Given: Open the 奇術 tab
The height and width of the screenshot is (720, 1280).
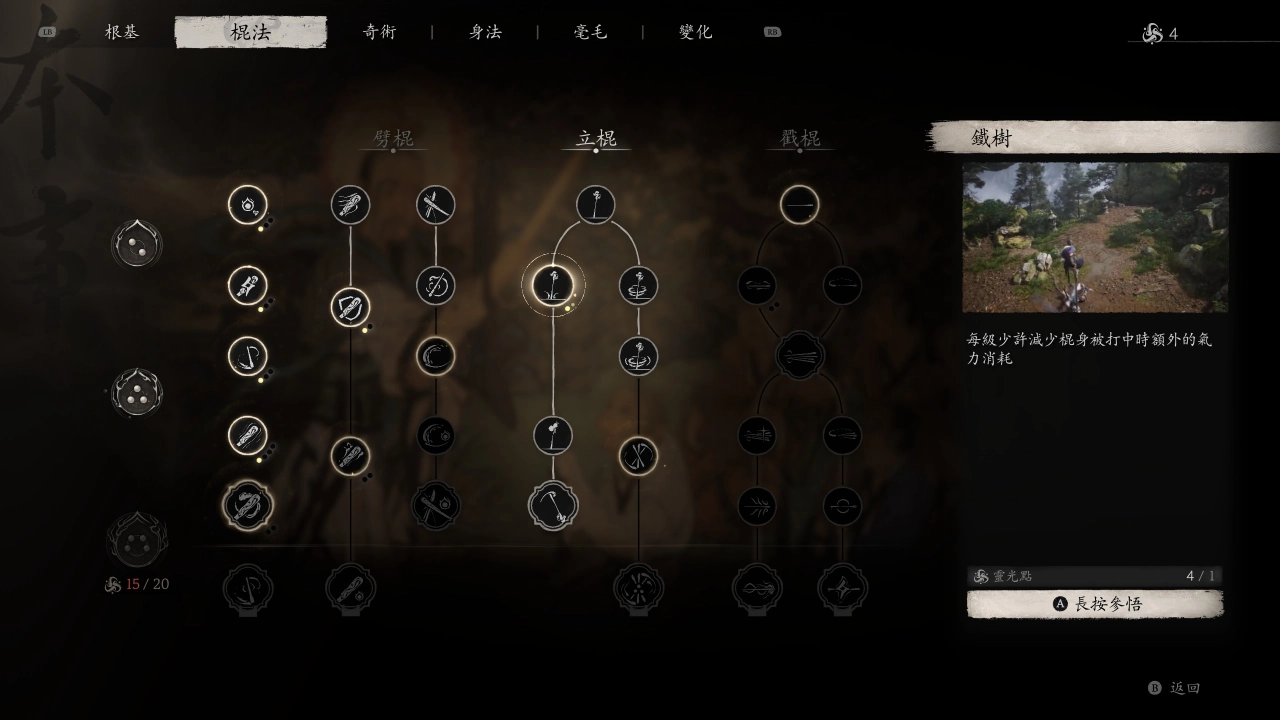Looking at the screenshot, I should [x=379, y=32].
